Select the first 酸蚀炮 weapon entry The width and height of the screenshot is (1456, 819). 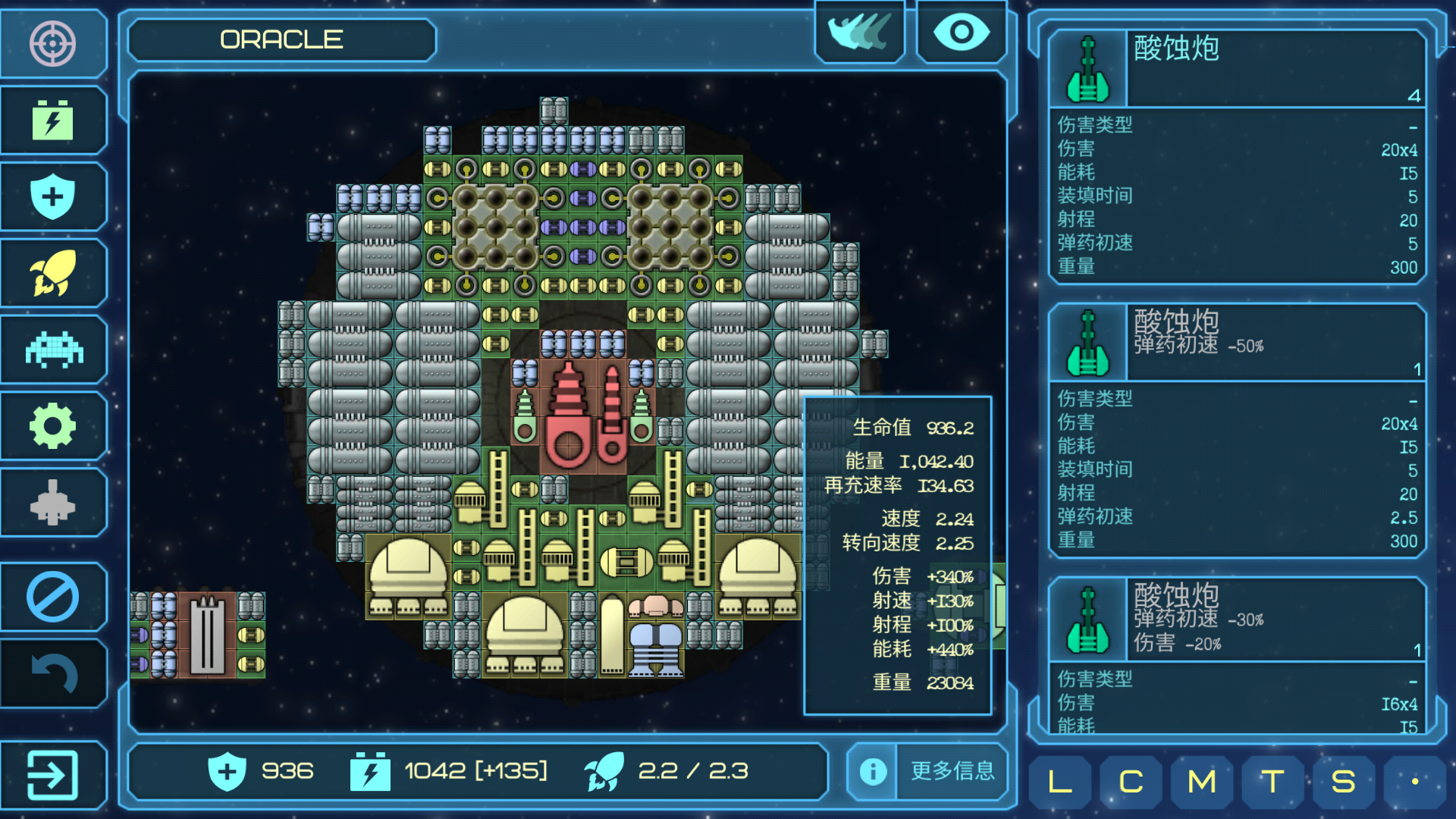pos(1237,68)
